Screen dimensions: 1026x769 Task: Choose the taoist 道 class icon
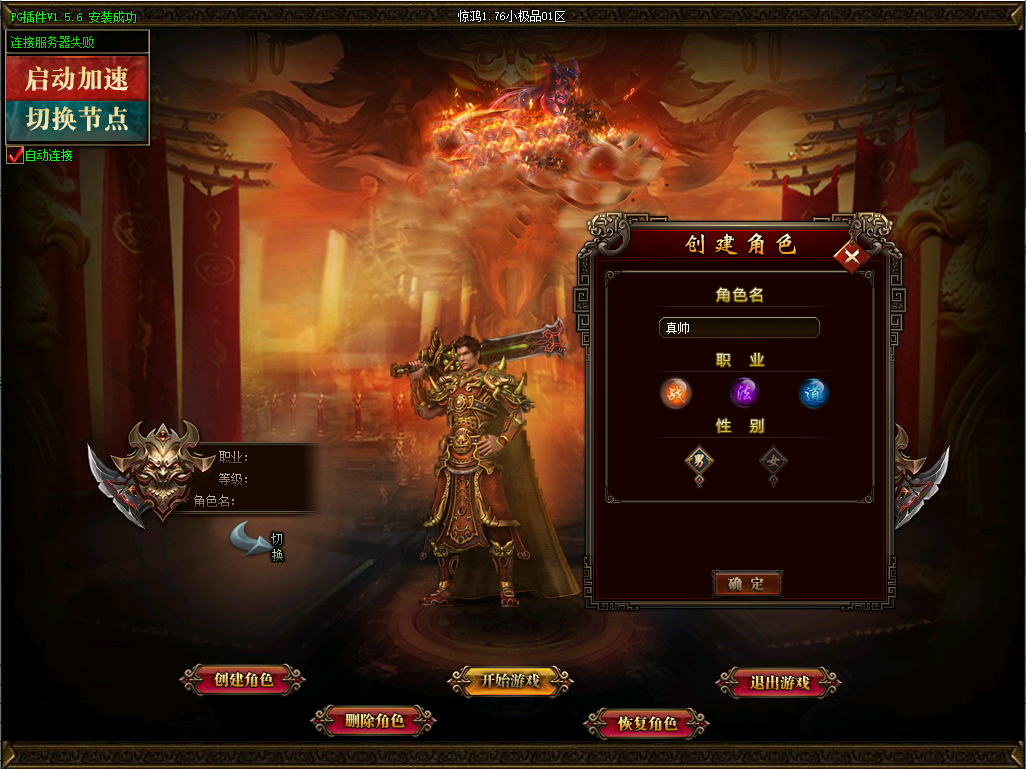click(x=813, y=393)
